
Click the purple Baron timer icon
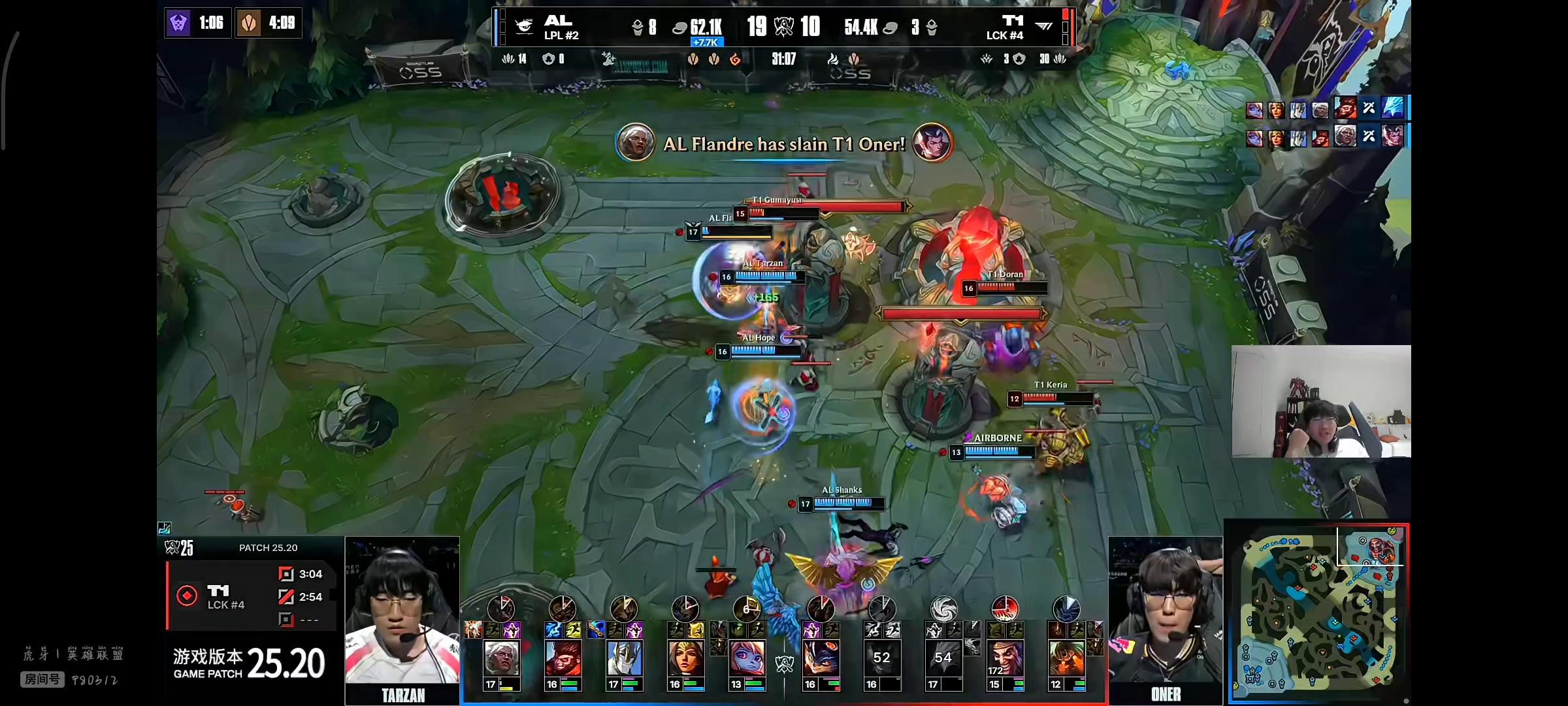click(x=178, y=24)
